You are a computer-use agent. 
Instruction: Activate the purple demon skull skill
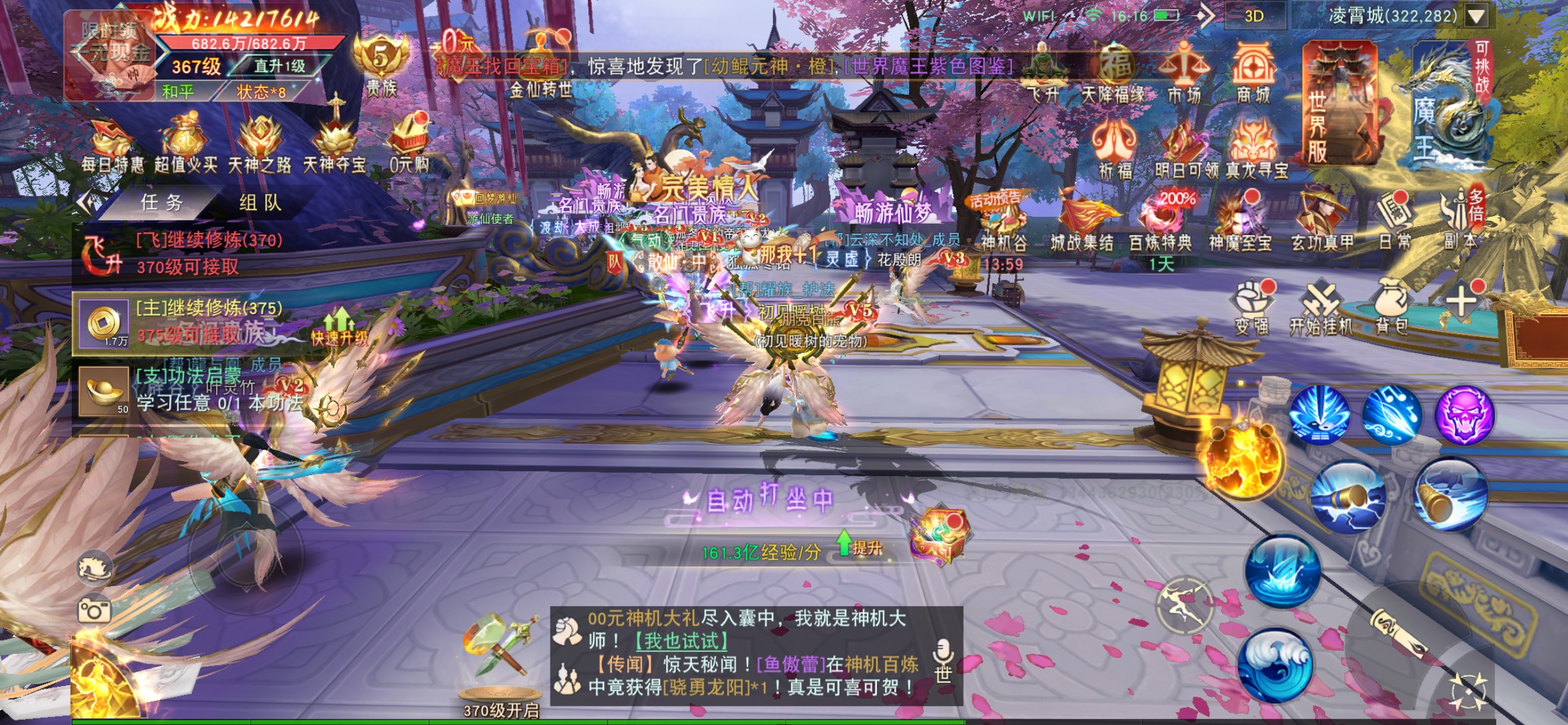coord(1463,415)
